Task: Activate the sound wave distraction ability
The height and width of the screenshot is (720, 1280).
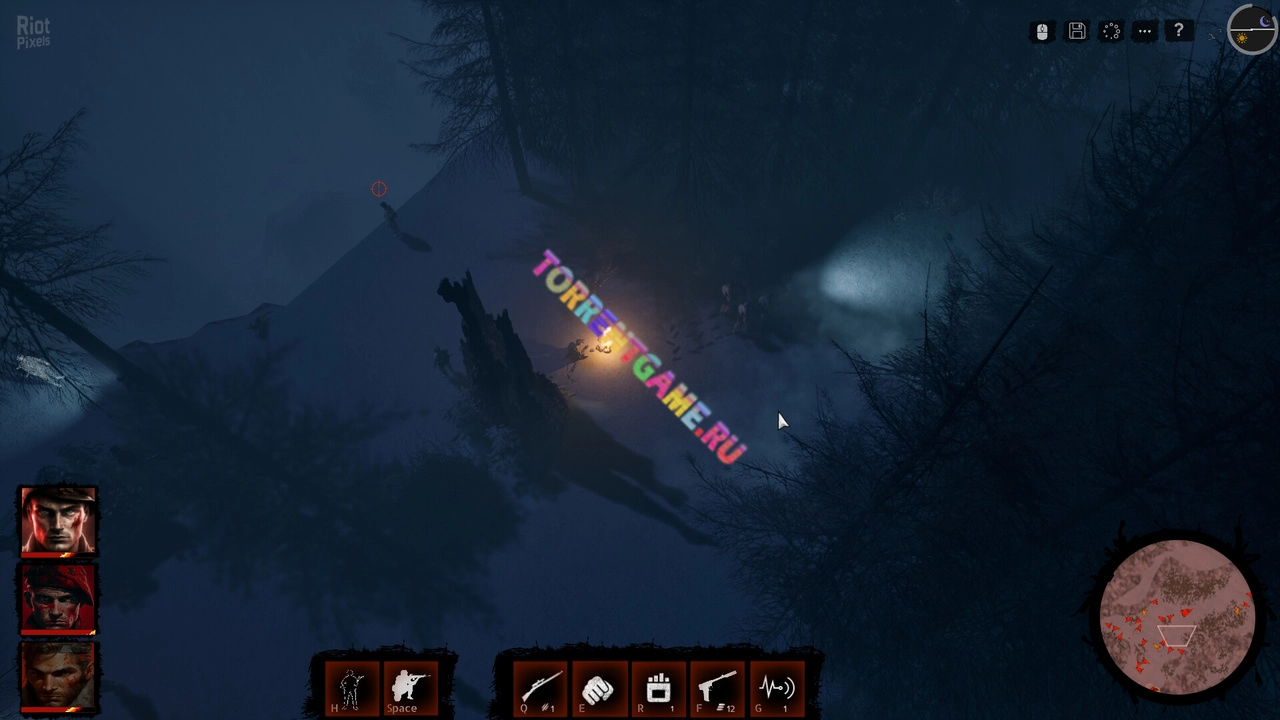Action: [x=776, y=688]
